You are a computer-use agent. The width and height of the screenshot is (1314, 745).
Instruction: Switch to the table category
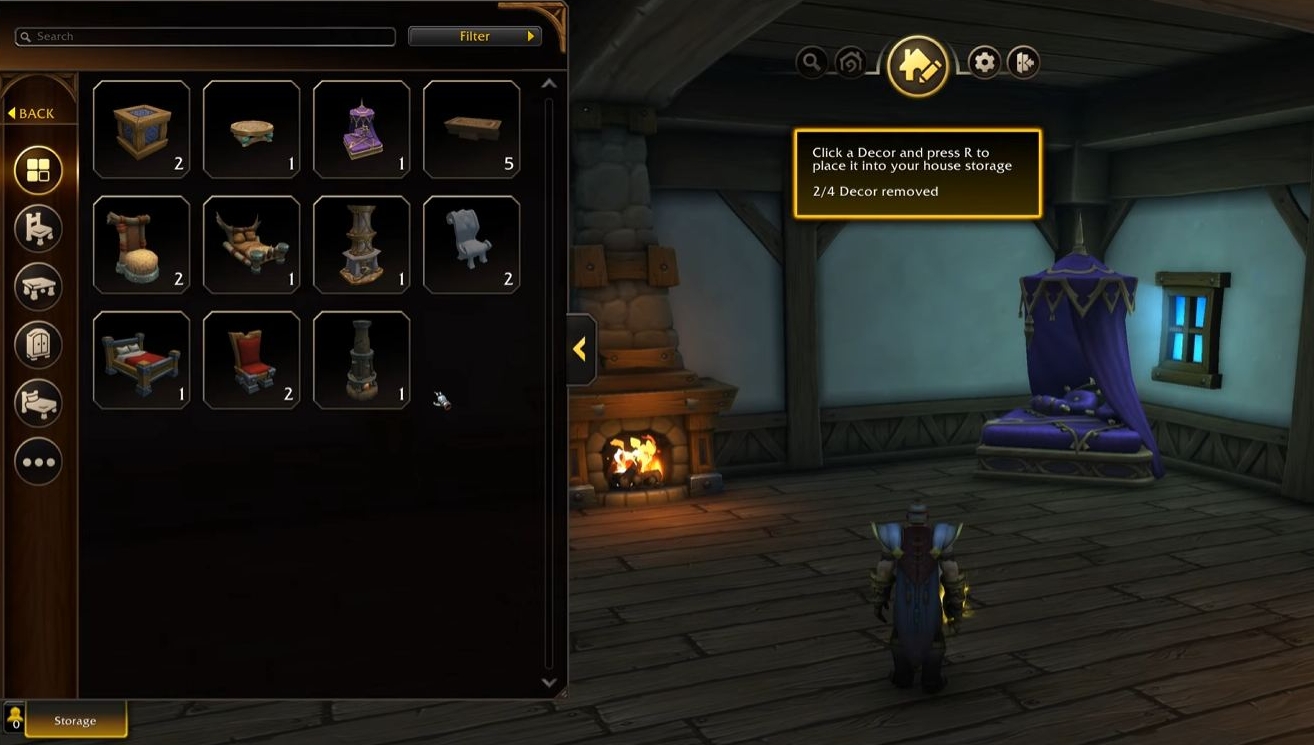(x=38, y=287)
